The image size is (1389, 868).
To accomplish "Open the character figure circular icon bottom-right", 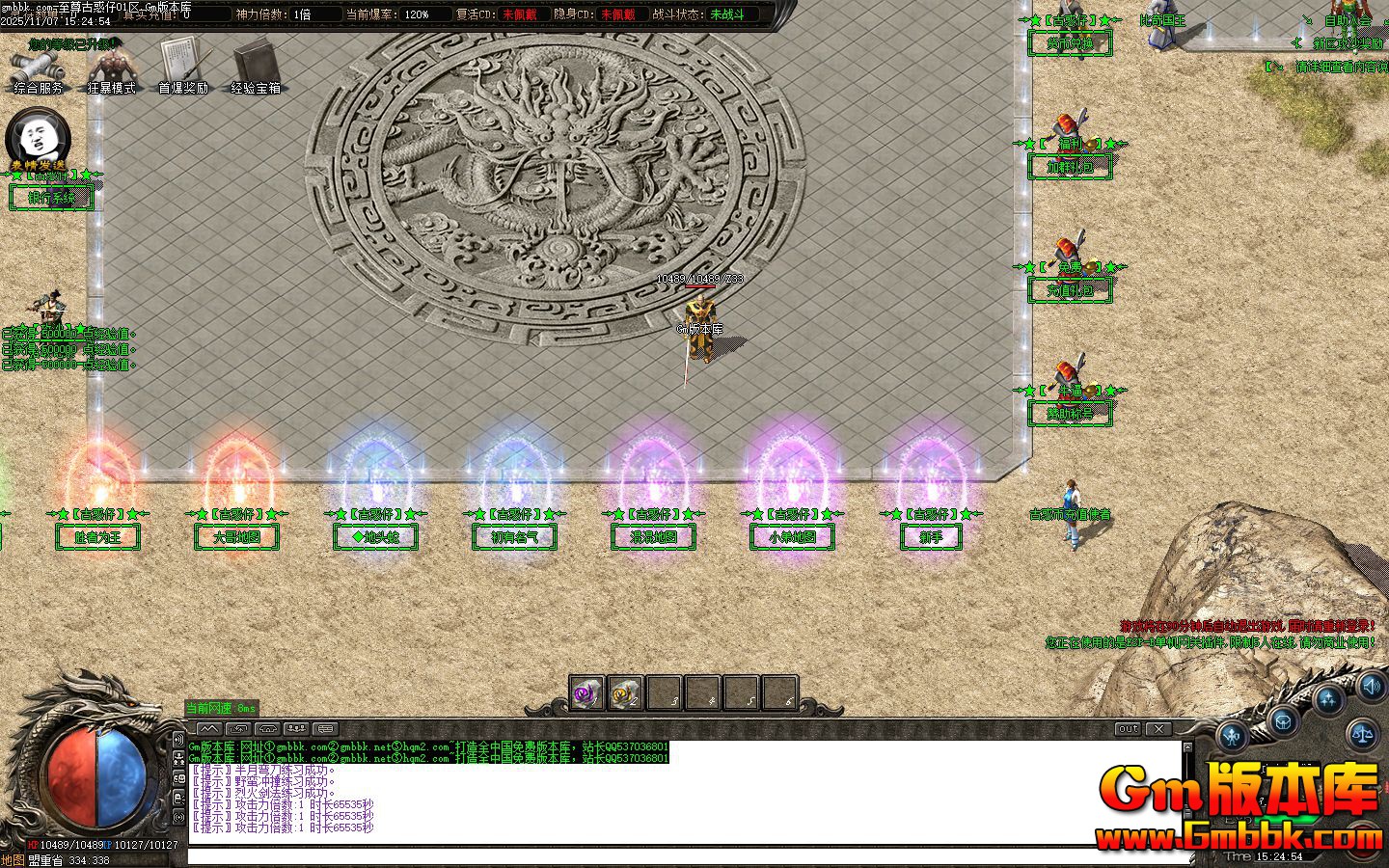I will click(x=1232, y=736).
